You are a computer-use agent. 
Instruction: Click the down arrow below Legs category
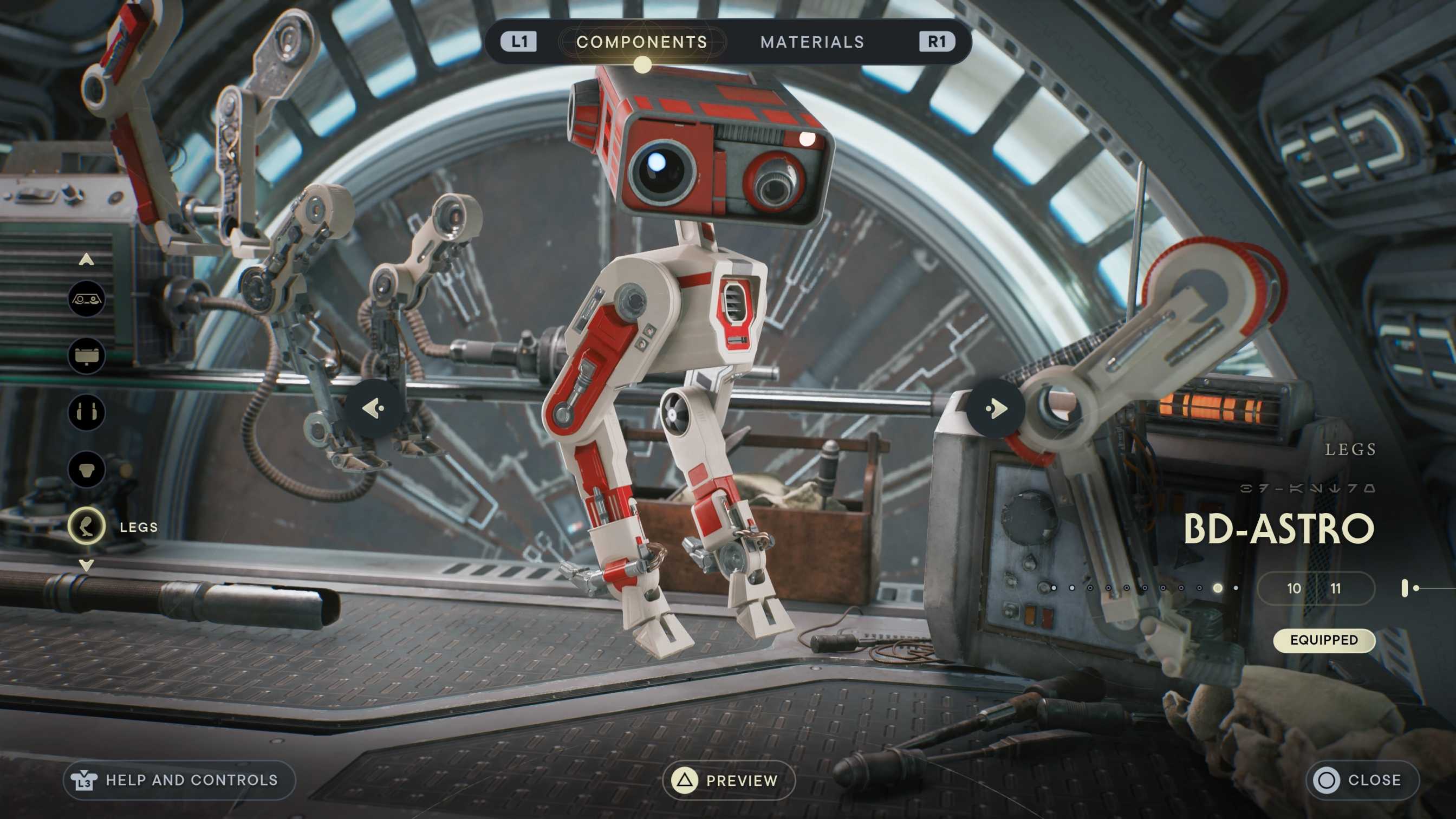pos(87,564)
